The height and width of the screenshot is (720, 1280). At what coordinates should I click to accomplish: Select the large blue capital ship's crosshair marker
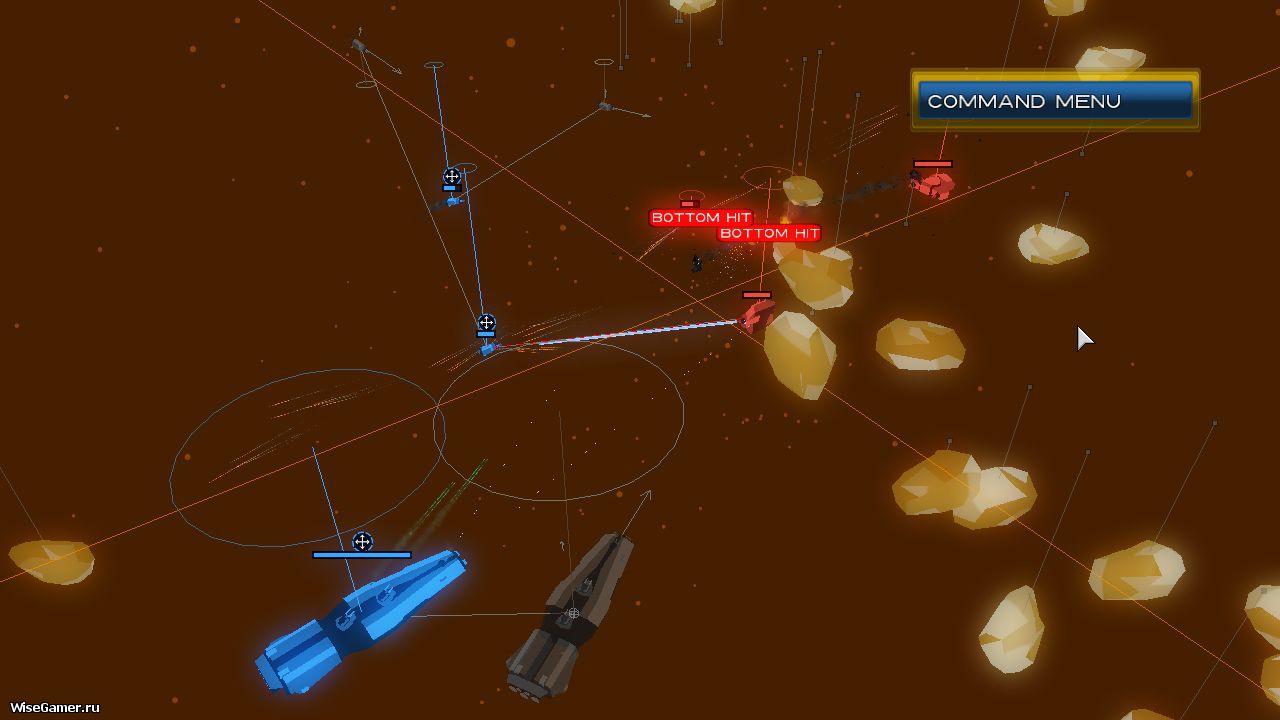click(x=363, y=542)
